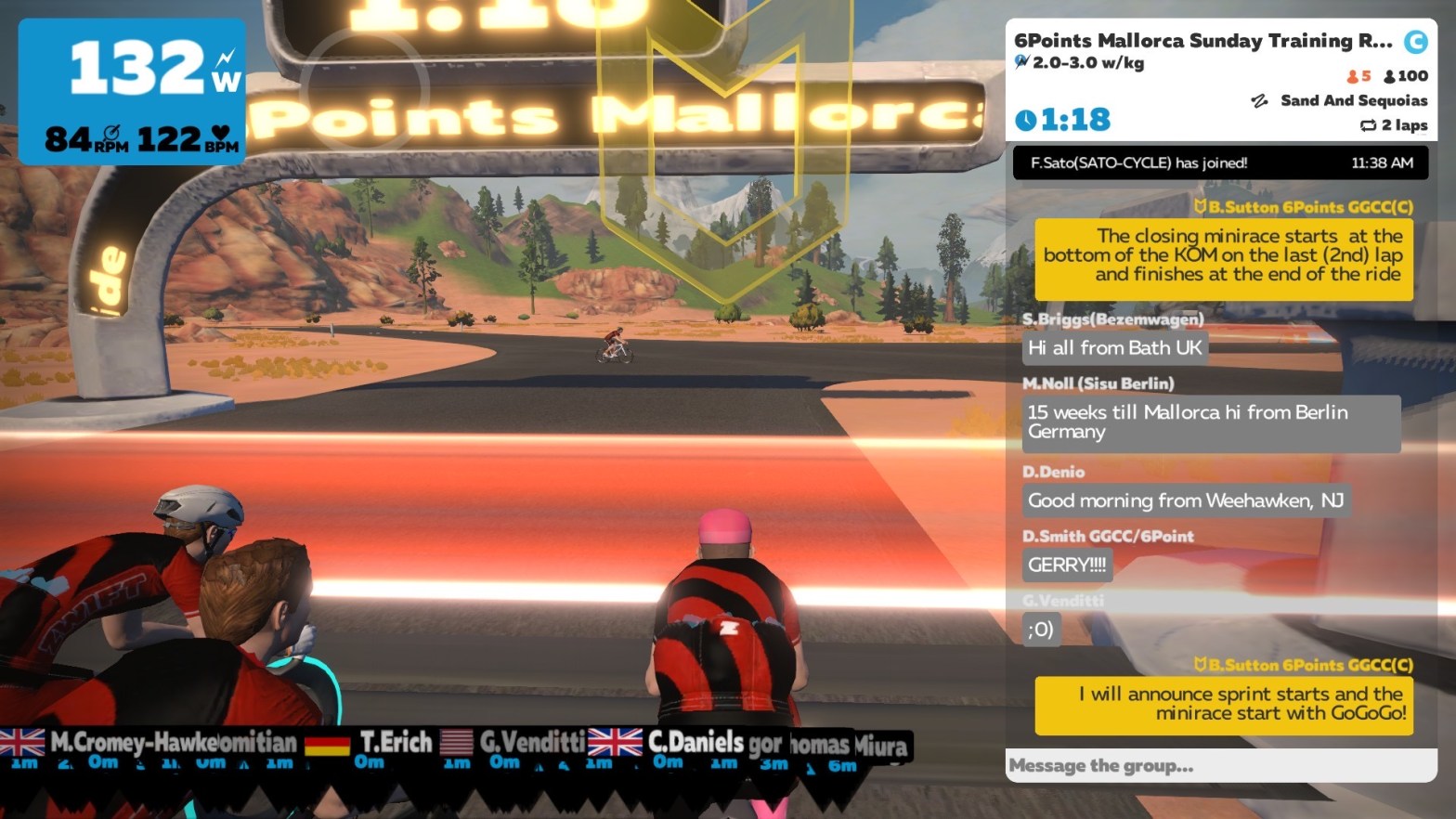Select rider C.Daniels in the nearby riders bar
Viewport: 1456px width, 819px height.
pyautogui.click(x=695, y=743)
